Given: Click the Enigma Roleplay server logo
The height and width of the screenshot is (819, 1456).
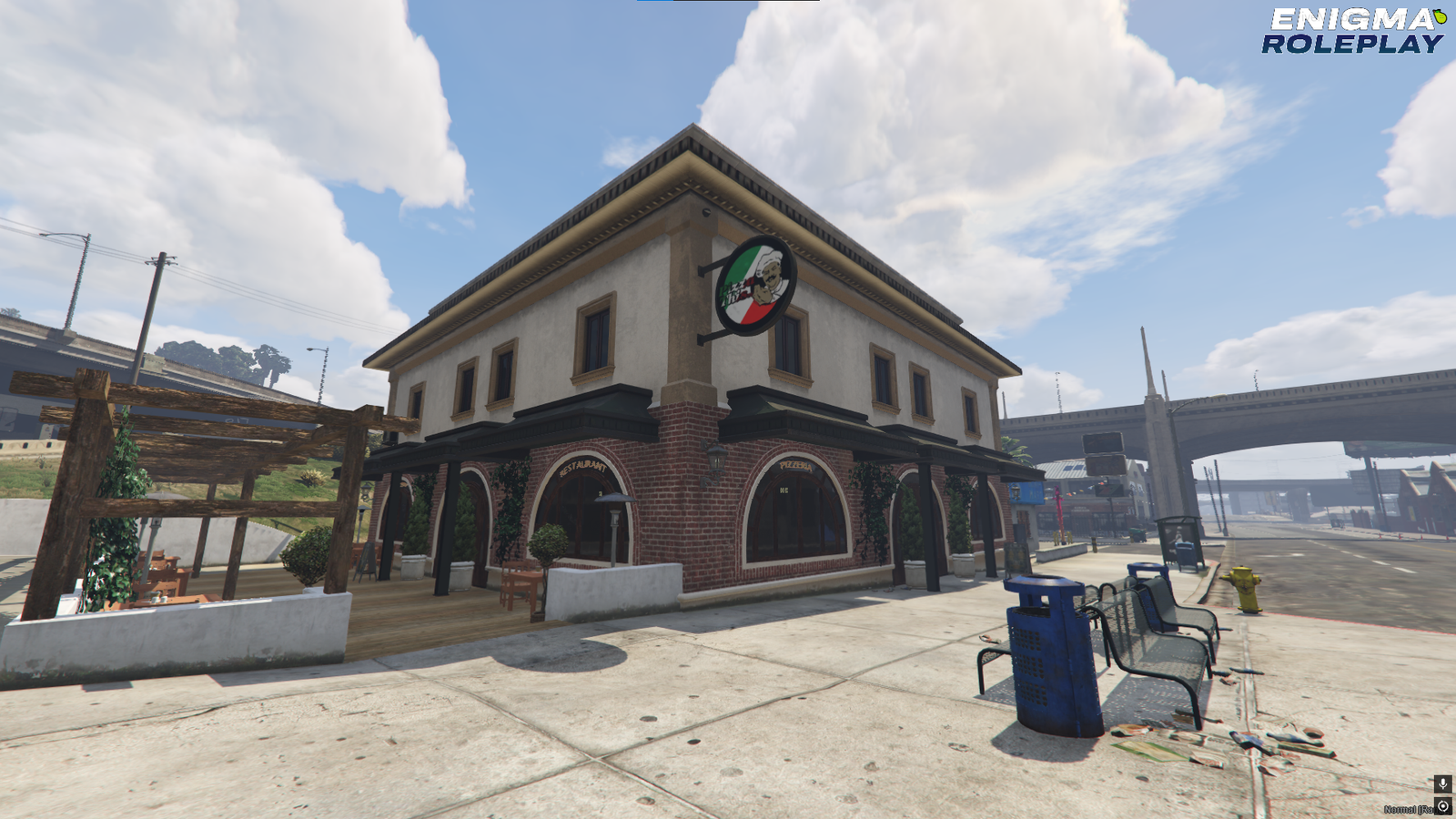Looking at the screenshot, I should click(x=1353, y=31).
